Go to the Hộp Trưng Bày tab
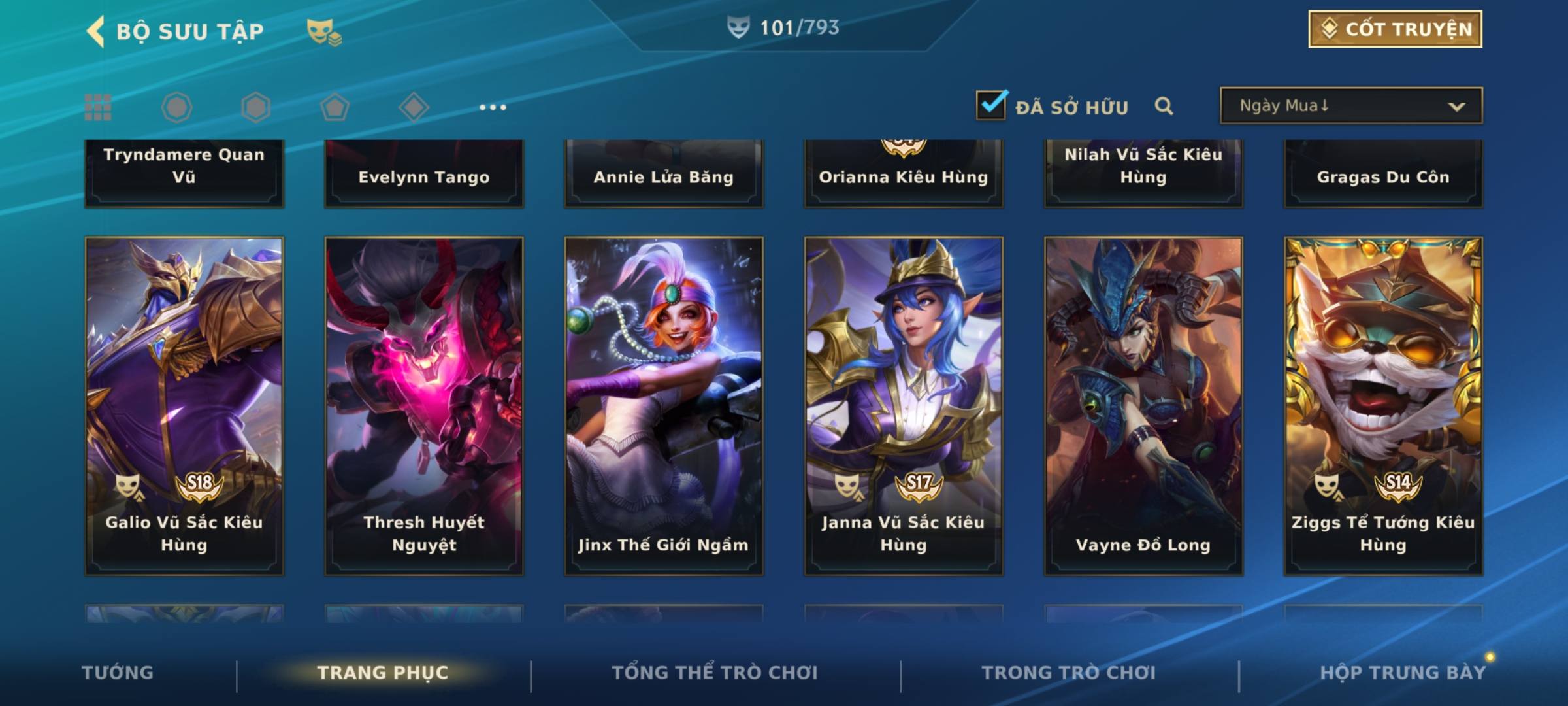1568x706 pixels. pyautogui.click(x=1403, y=673)
